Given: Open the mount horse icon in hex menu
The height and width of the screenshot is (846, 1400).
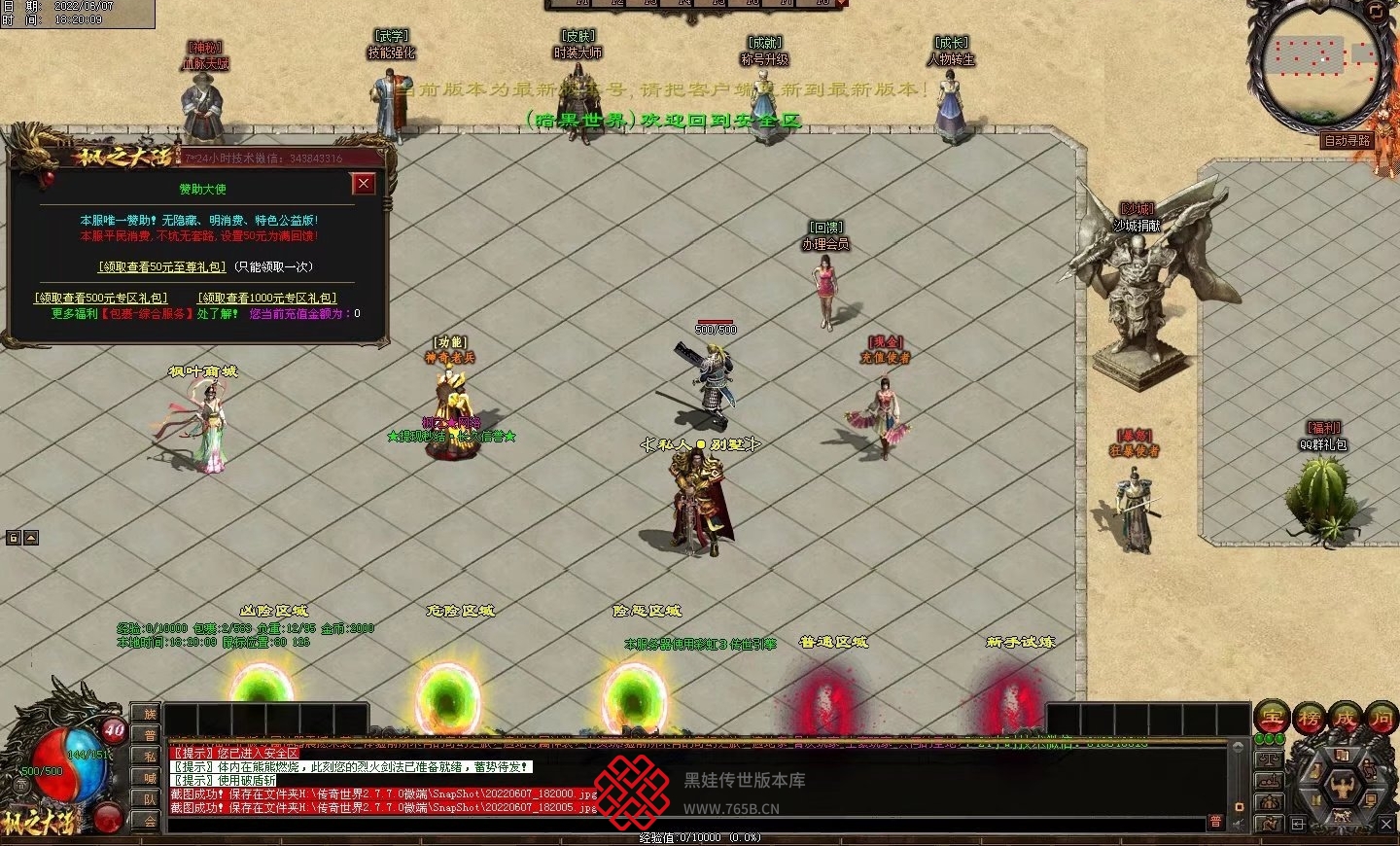Looking at the screenshot, I should point(1344,817).
